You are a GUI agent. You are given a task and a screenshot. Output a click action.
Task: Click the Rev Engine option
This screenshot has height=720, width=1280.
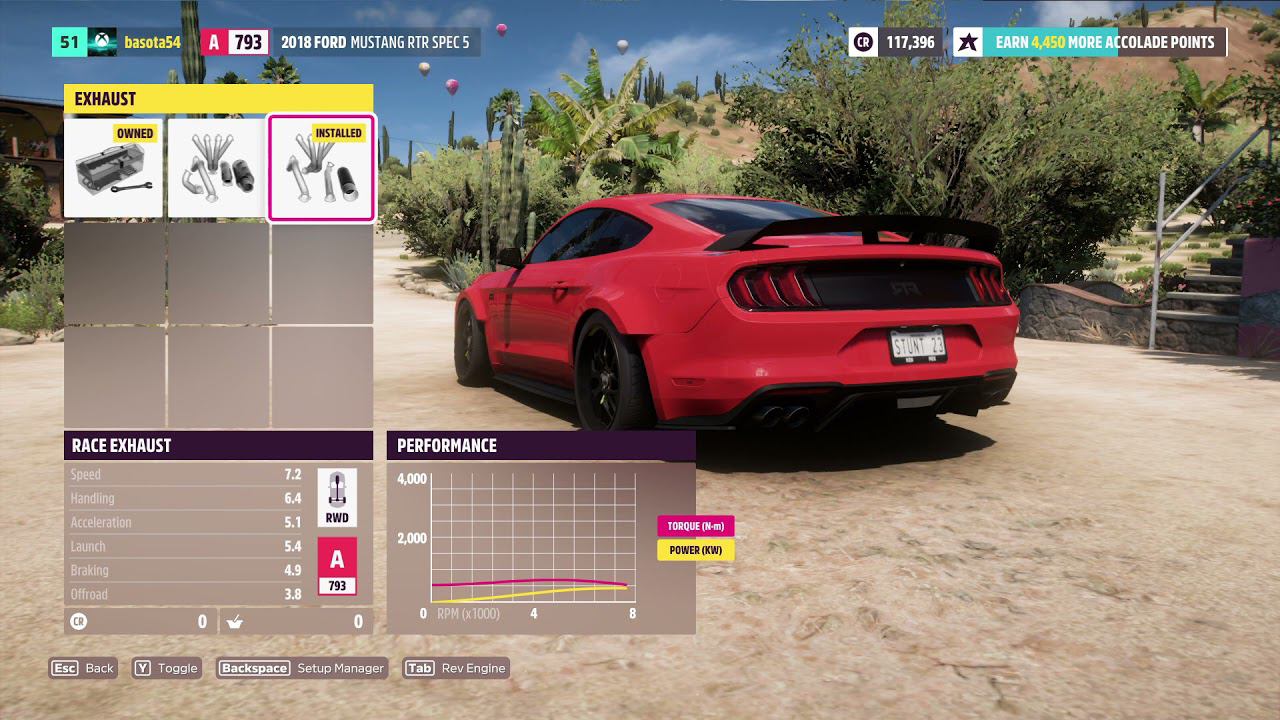(456, 668)
